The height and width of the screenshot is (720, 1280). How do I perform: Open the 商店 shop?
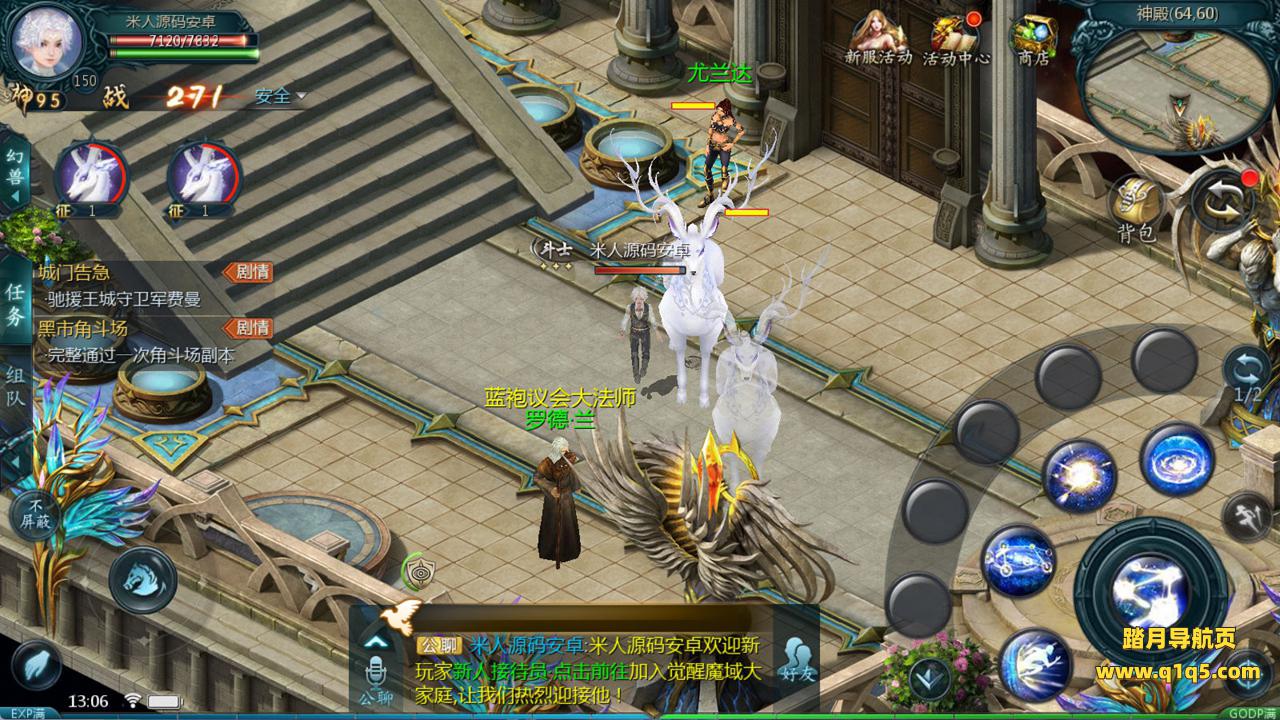click(1033, 40)
